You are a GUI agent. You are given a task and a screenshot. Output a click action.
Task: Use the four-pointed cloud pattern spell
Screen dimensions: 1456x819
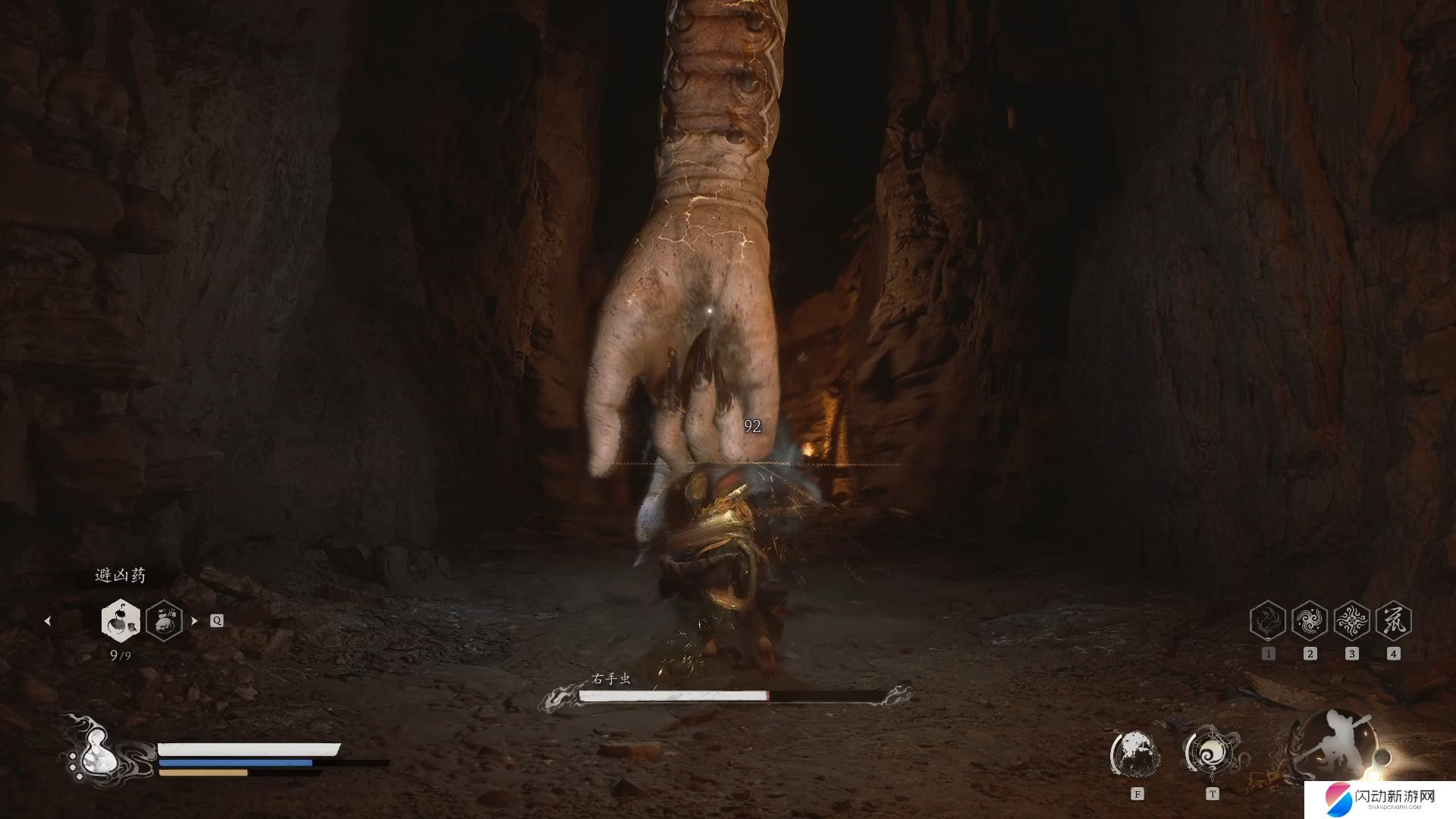coord(1351,621)
